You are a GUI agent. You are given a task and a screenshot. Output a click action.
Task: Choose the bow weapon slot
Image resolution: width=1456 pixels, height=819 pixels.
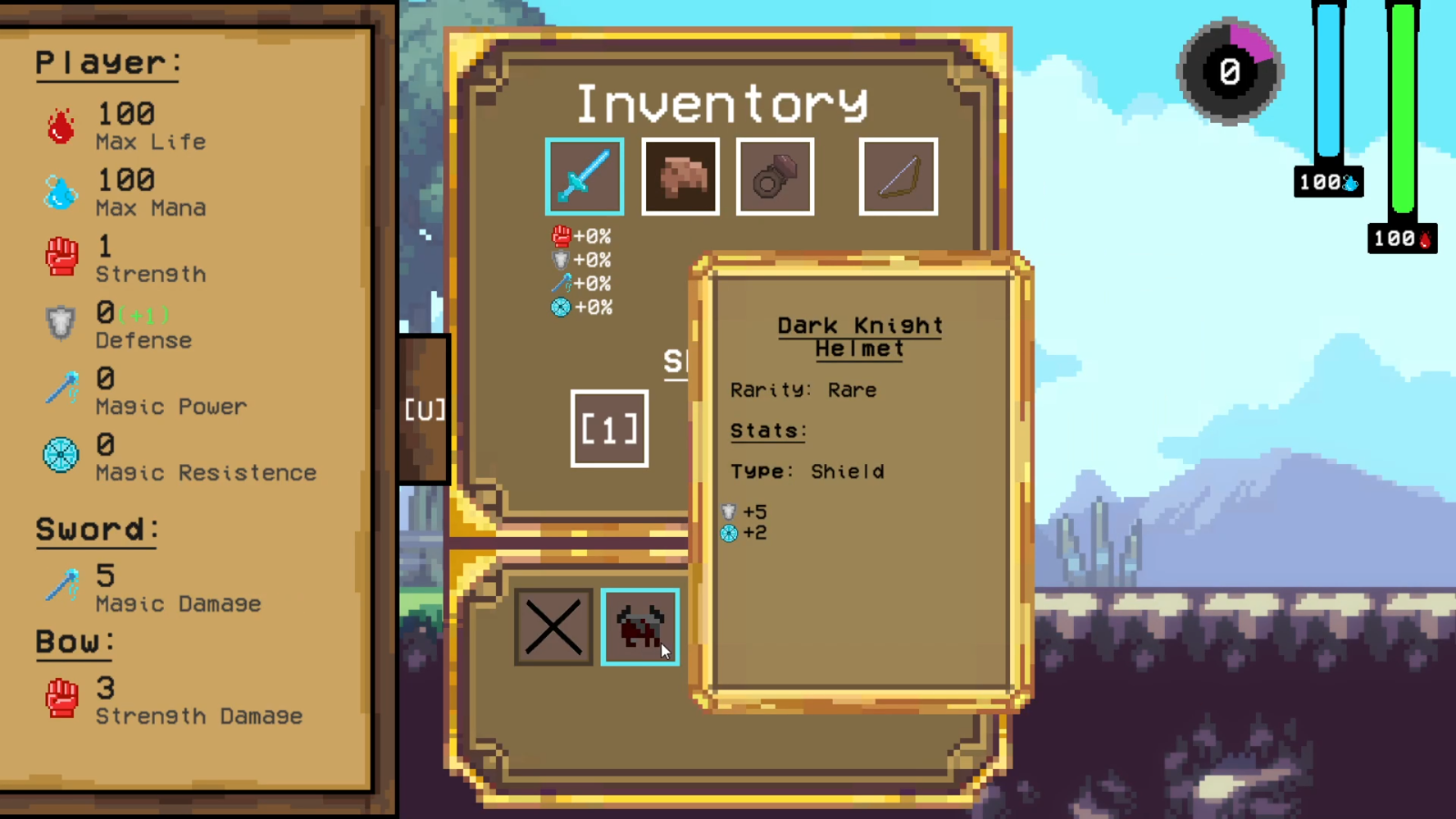coord(898,177)
